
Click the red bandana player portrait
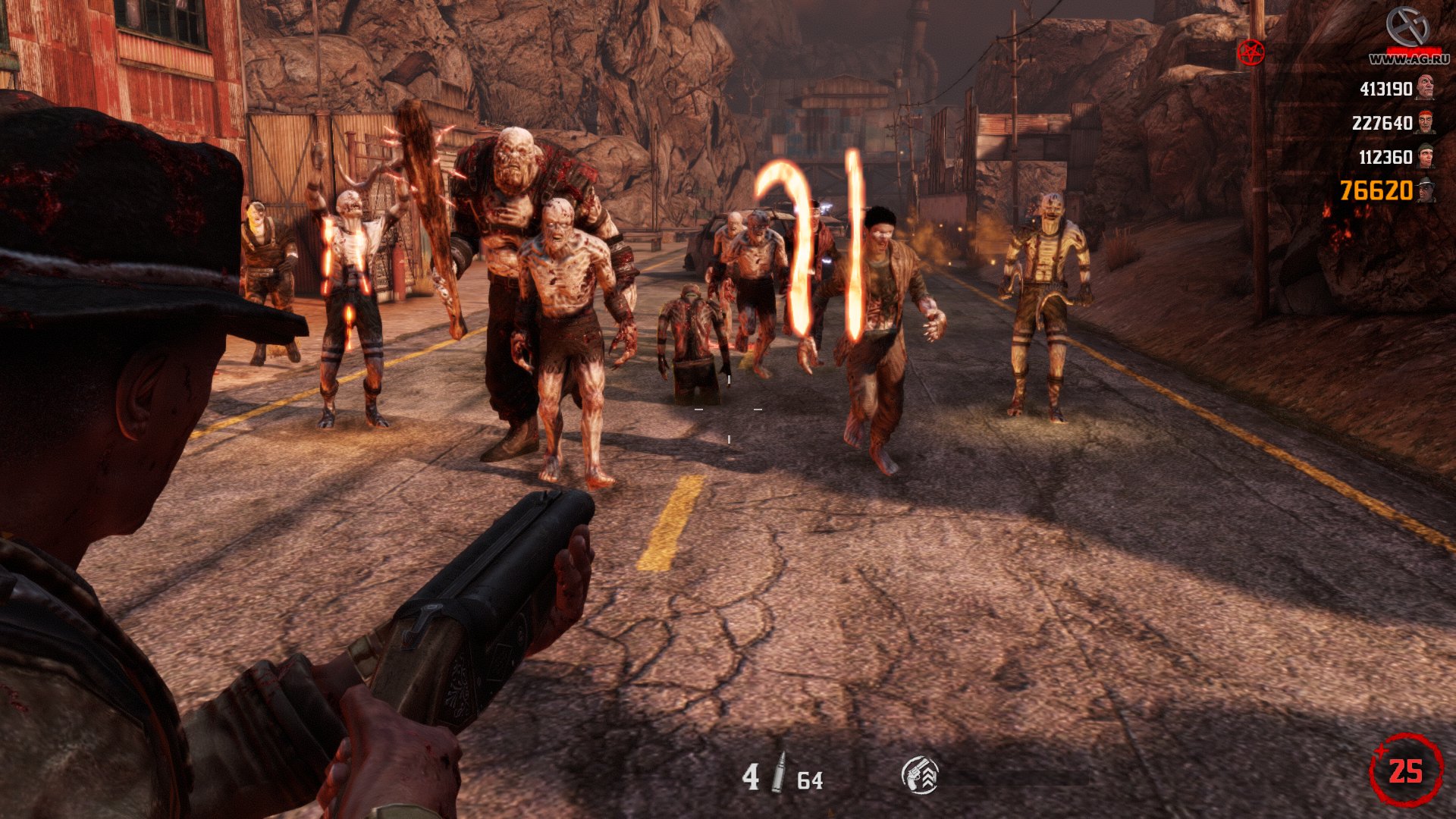pyautogui.click(x=1426, y=122)
